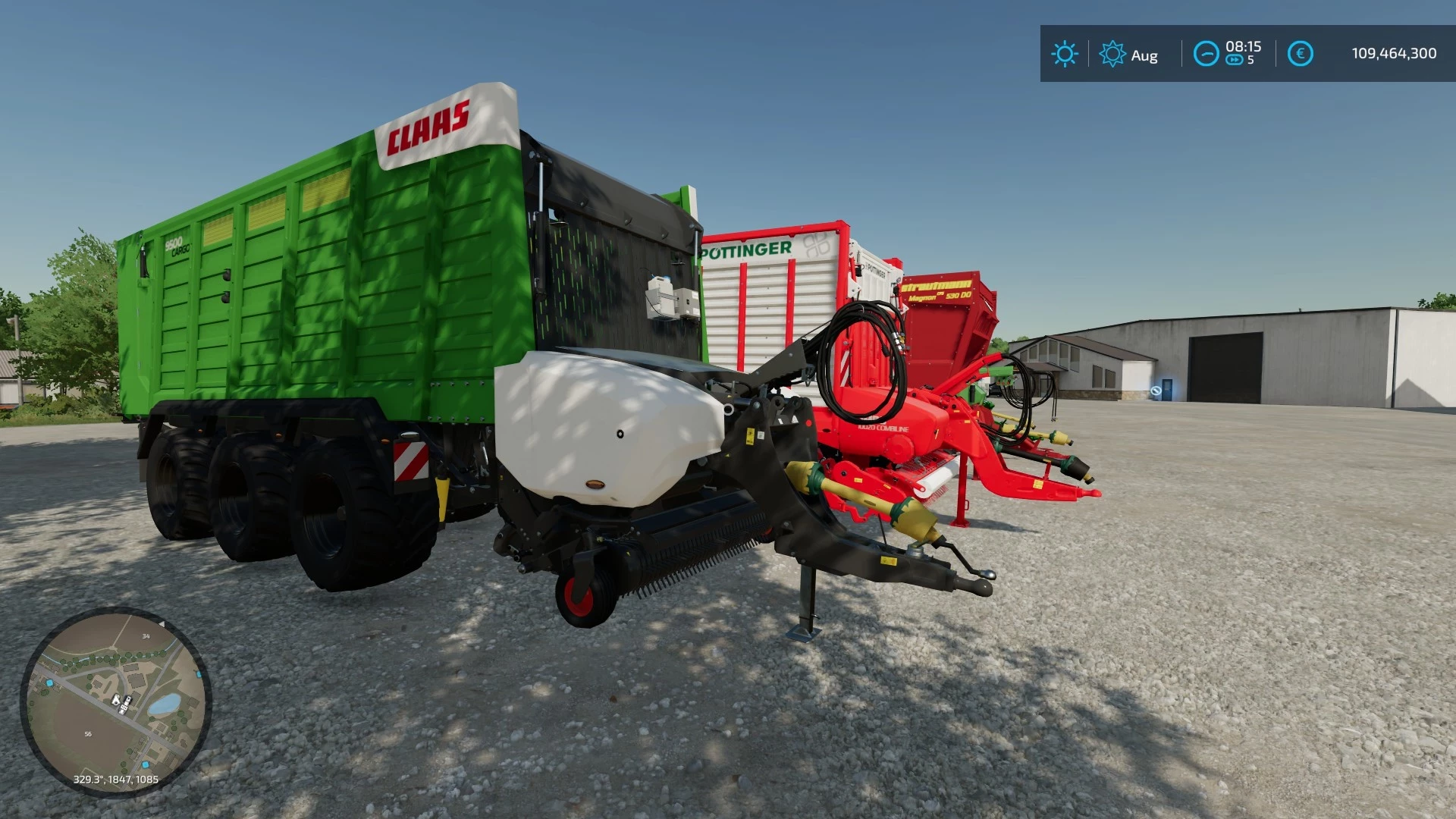The height and width of the screenshot is (819, 1456).
Task: Click the blue collectible dot on minimap's lower road
Action: pyautogui.click(x=146, y=765)
